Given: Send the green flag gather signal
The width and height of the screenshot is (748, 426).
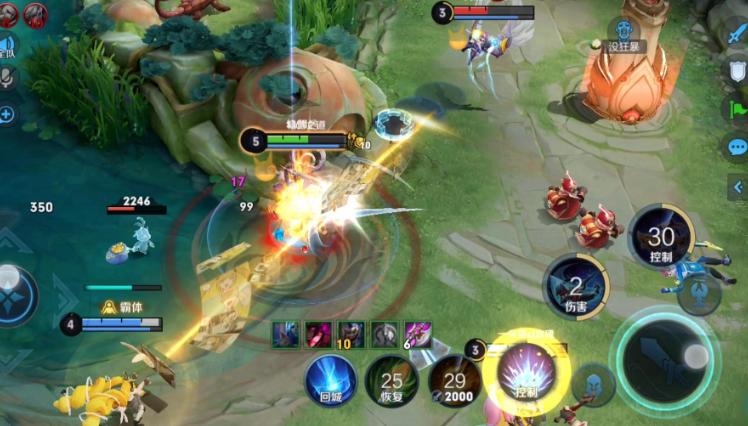Looking at the screenshot, I should coord(737,110).
